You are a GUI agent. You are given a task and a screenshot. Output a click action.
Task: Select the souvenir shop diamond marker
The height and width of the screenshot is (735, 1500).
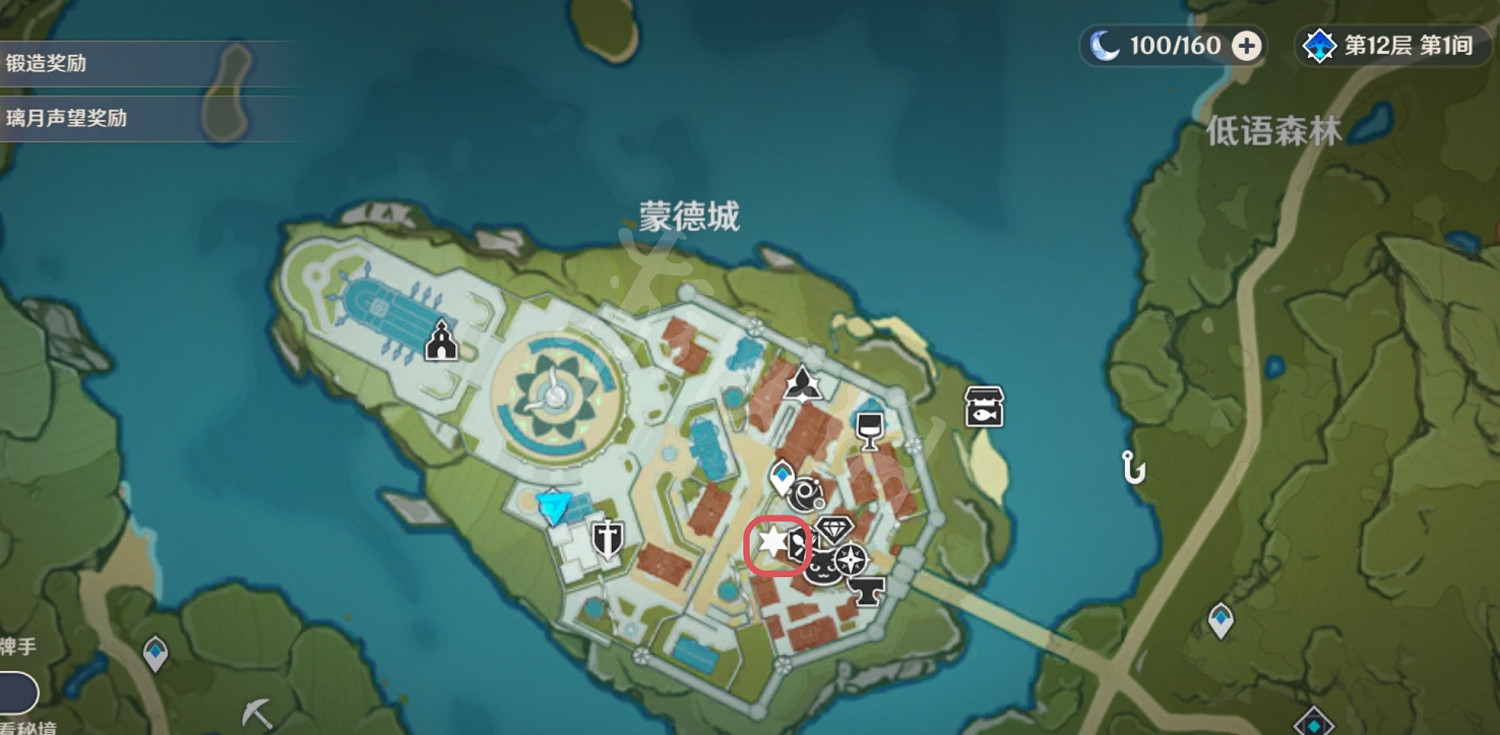836,527
